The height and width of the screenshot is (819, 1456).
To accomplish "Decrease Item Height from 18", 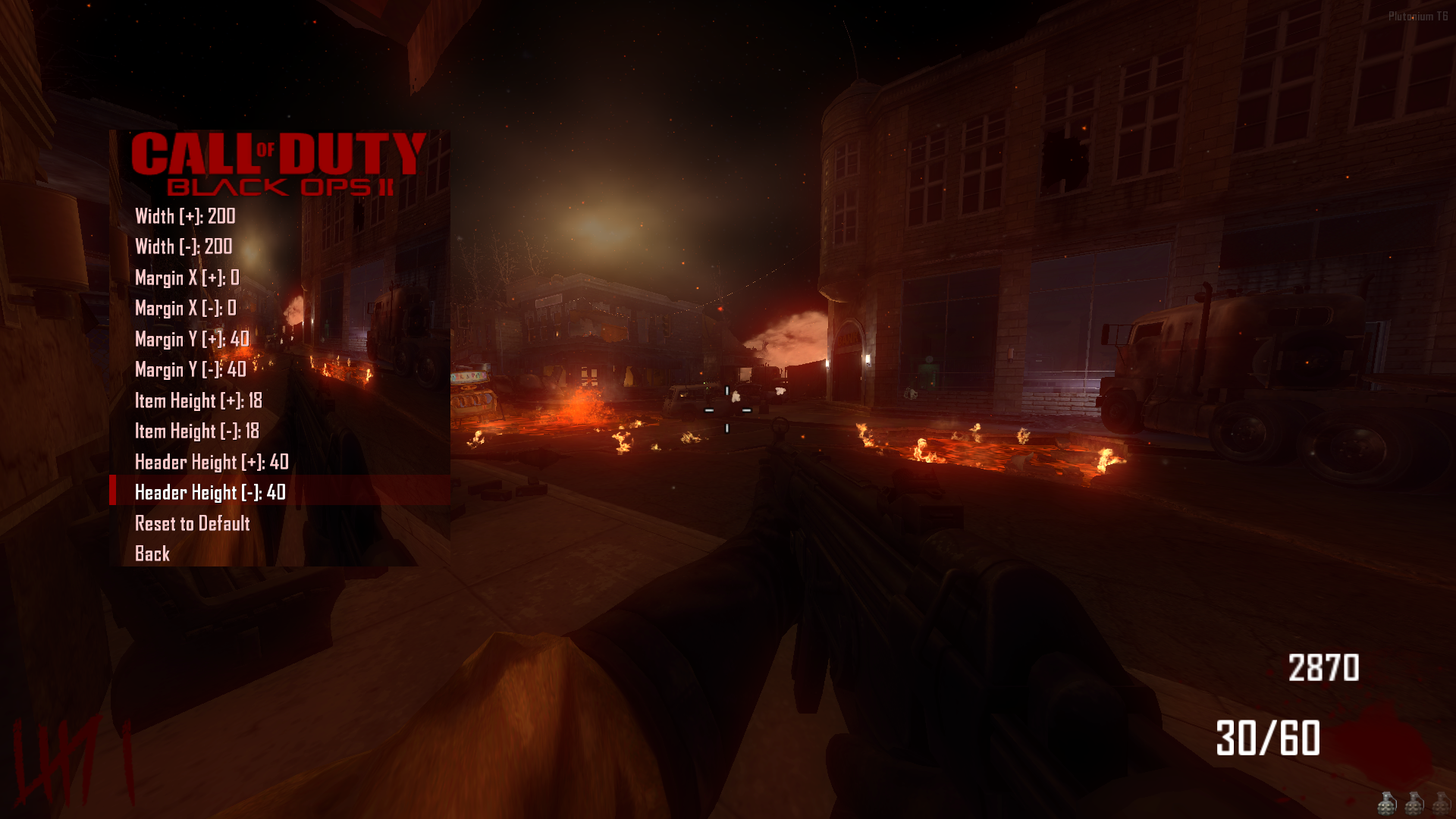I will point(196,431).
